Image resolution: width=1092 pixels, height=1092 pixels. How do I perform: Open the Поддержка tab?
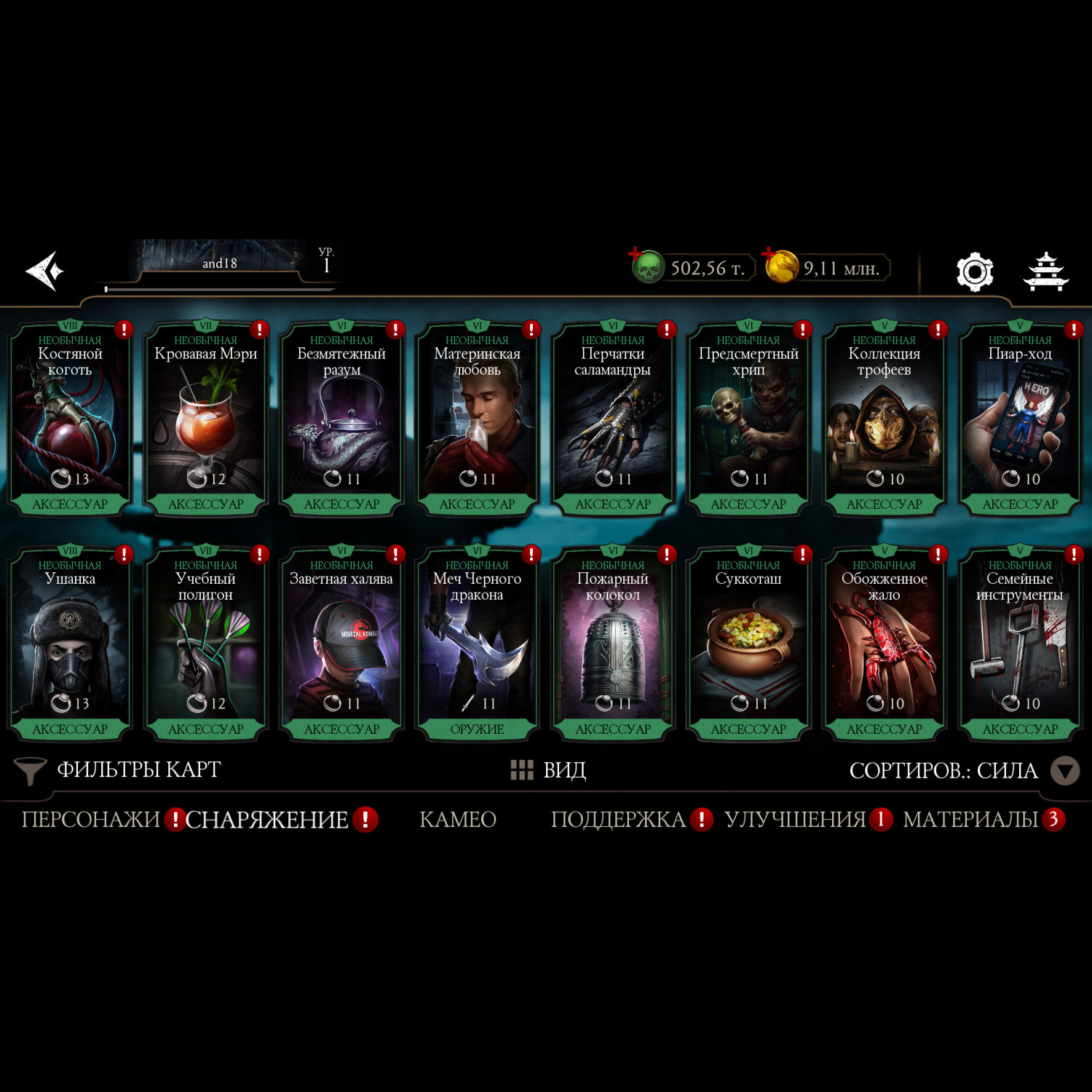click(x=618, y=820)
